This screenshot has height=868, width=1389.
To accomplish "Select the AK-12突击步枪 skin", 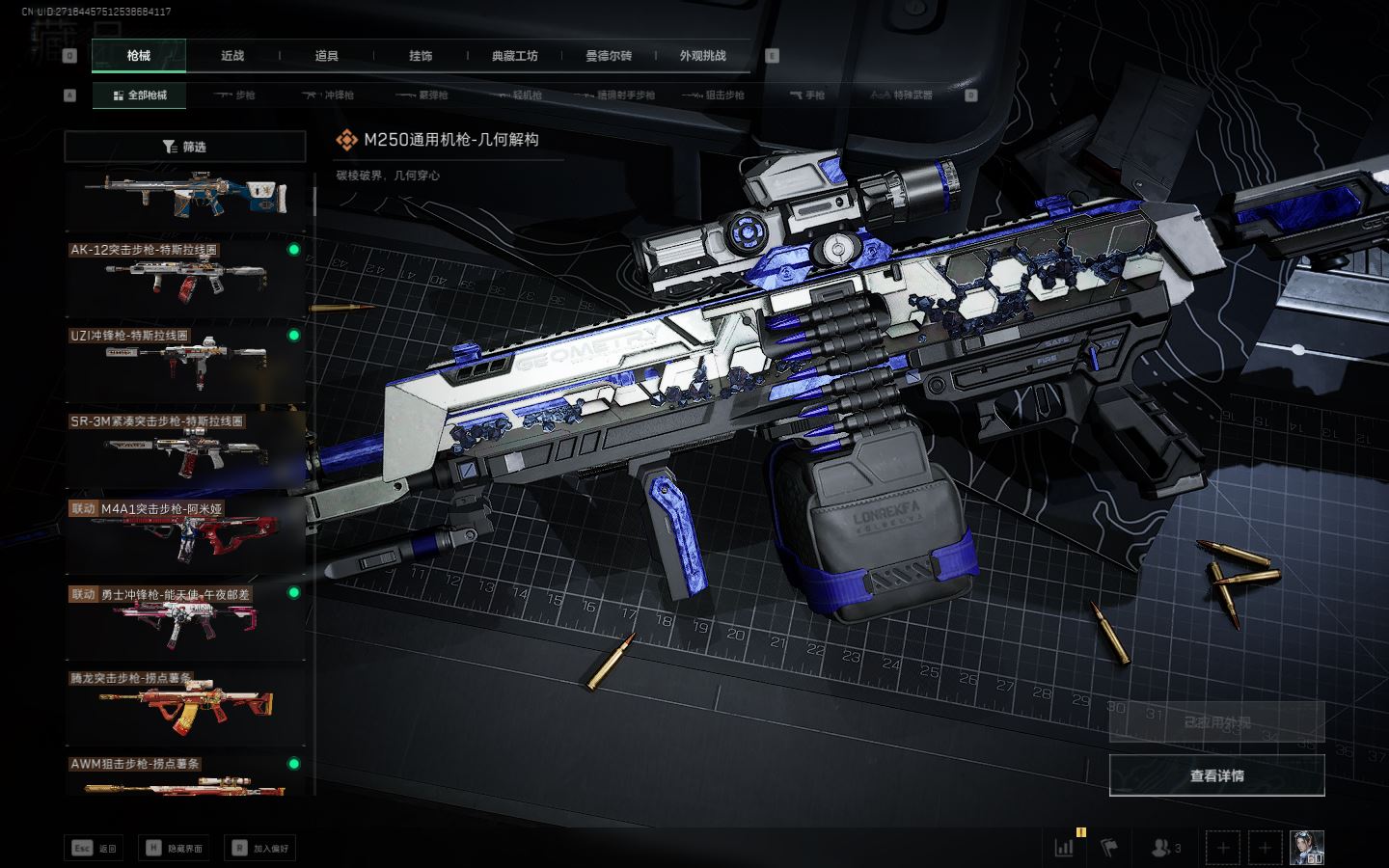I will 185,277.
